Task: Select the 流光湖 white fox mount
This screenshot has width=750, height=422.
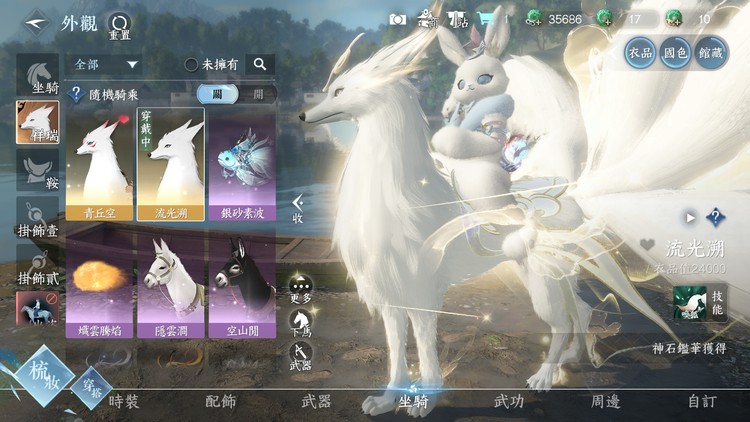Action: [x=170, y=162]
